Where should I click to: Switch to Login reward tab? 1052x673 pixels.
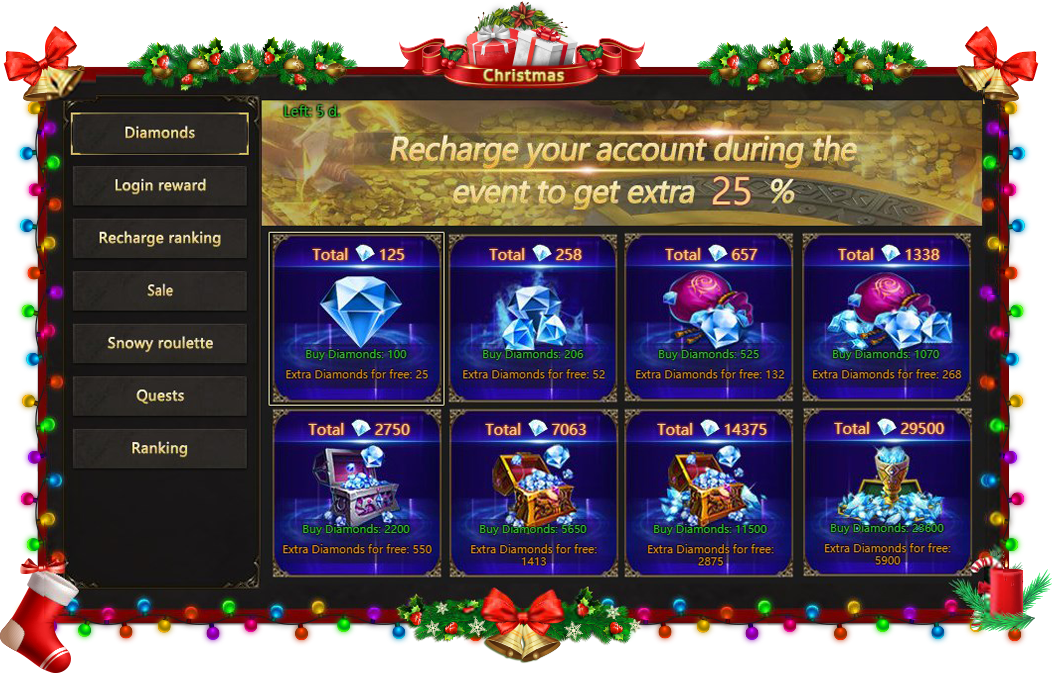pos(160,186)
